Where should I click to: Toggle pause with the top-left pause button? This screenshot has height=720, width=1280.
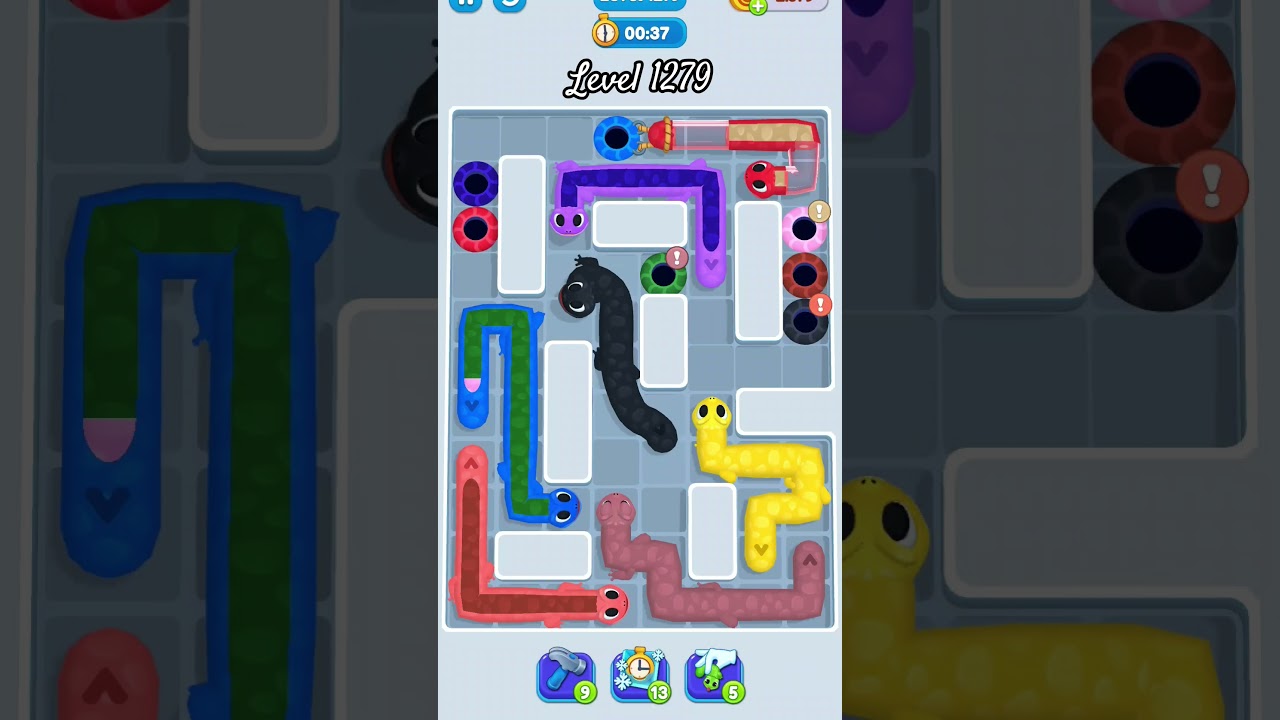(x=466, y=5)
